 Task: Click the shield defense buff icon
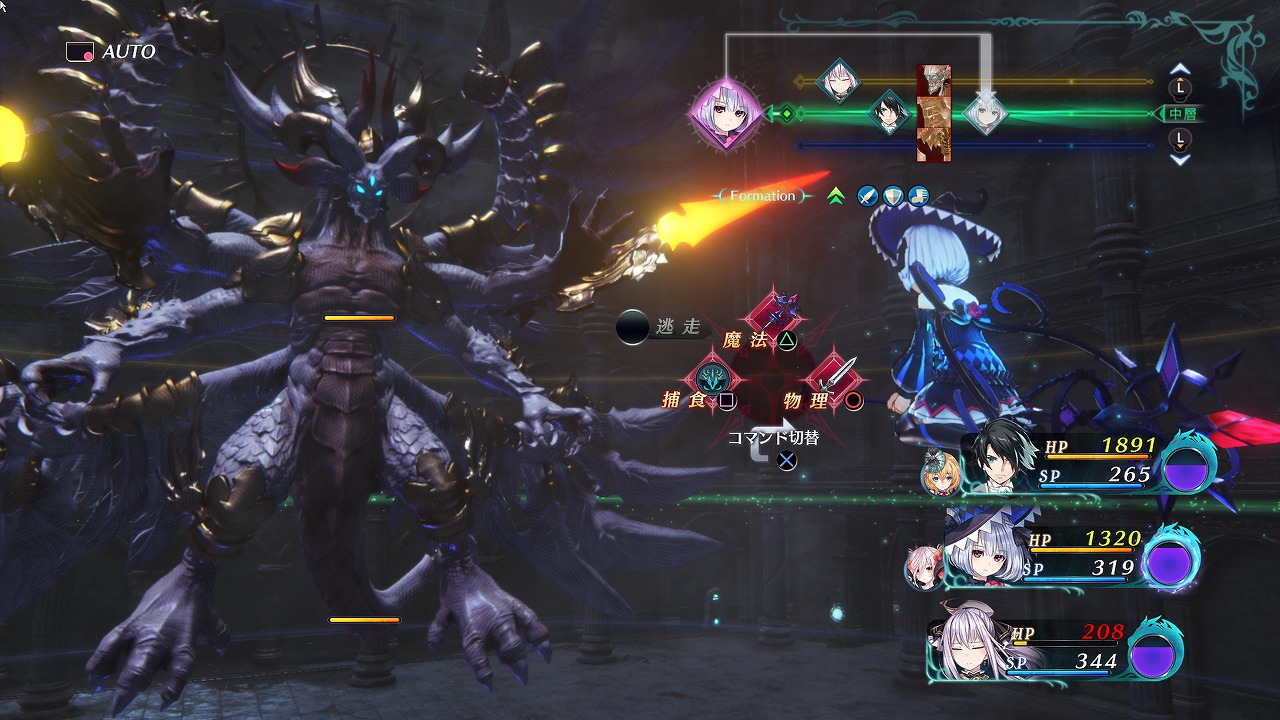coord(893,196)
